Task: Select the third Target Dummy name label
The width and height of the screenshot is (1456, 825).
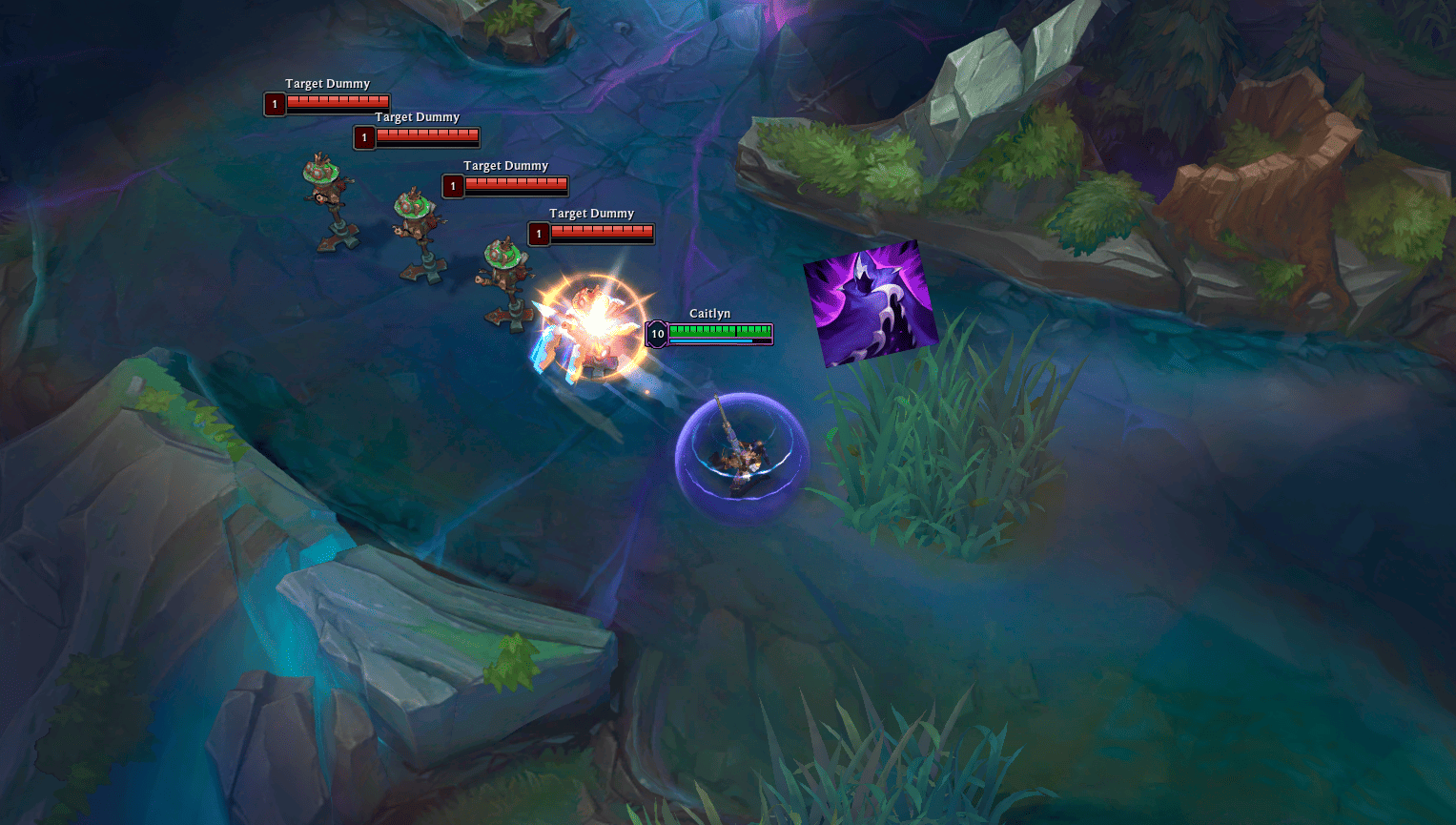Action: pos(506,165)
